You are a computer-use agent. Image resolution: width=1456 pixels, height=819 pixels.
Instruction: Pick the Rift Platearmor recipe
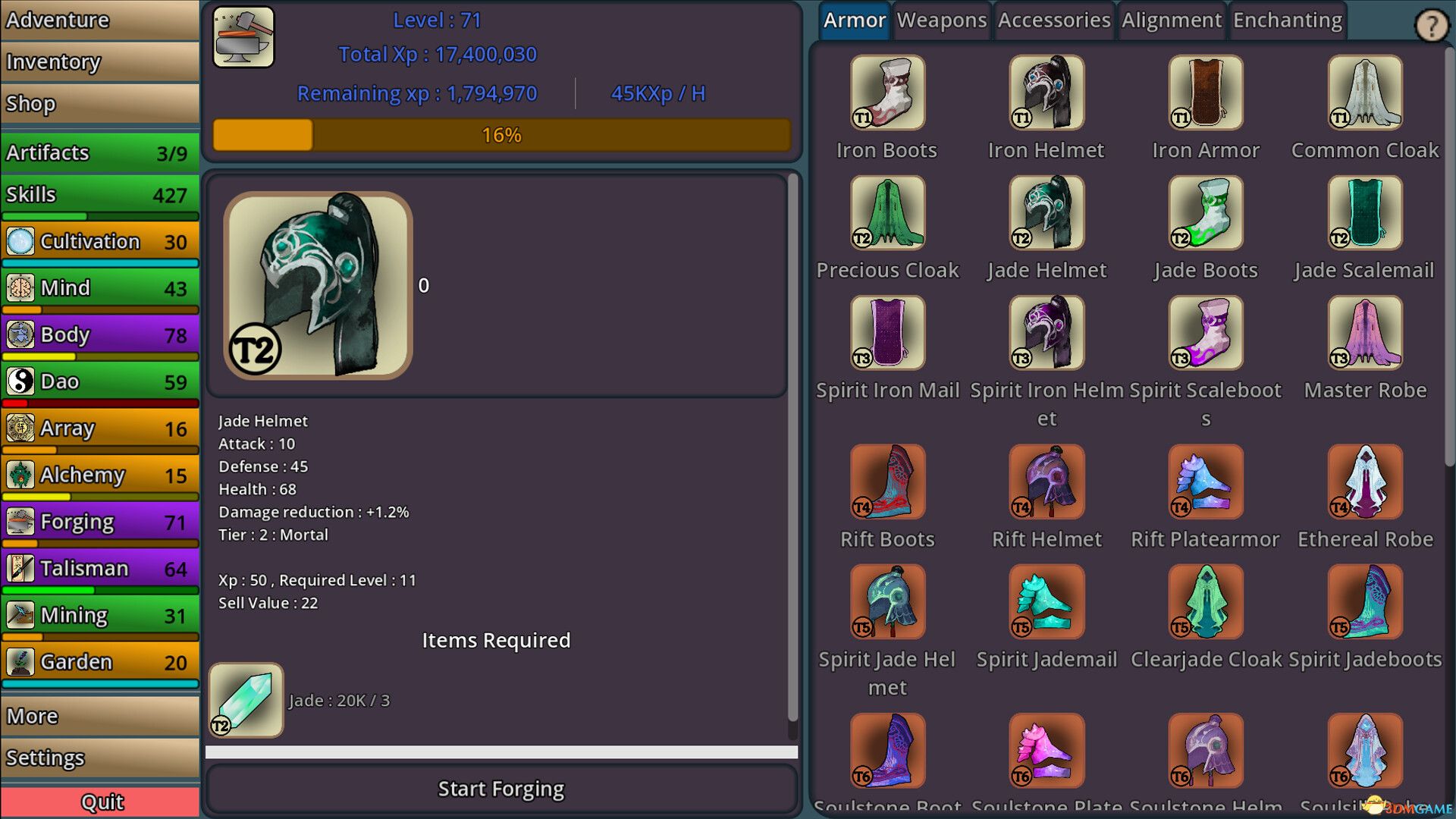pos(1205,482)
